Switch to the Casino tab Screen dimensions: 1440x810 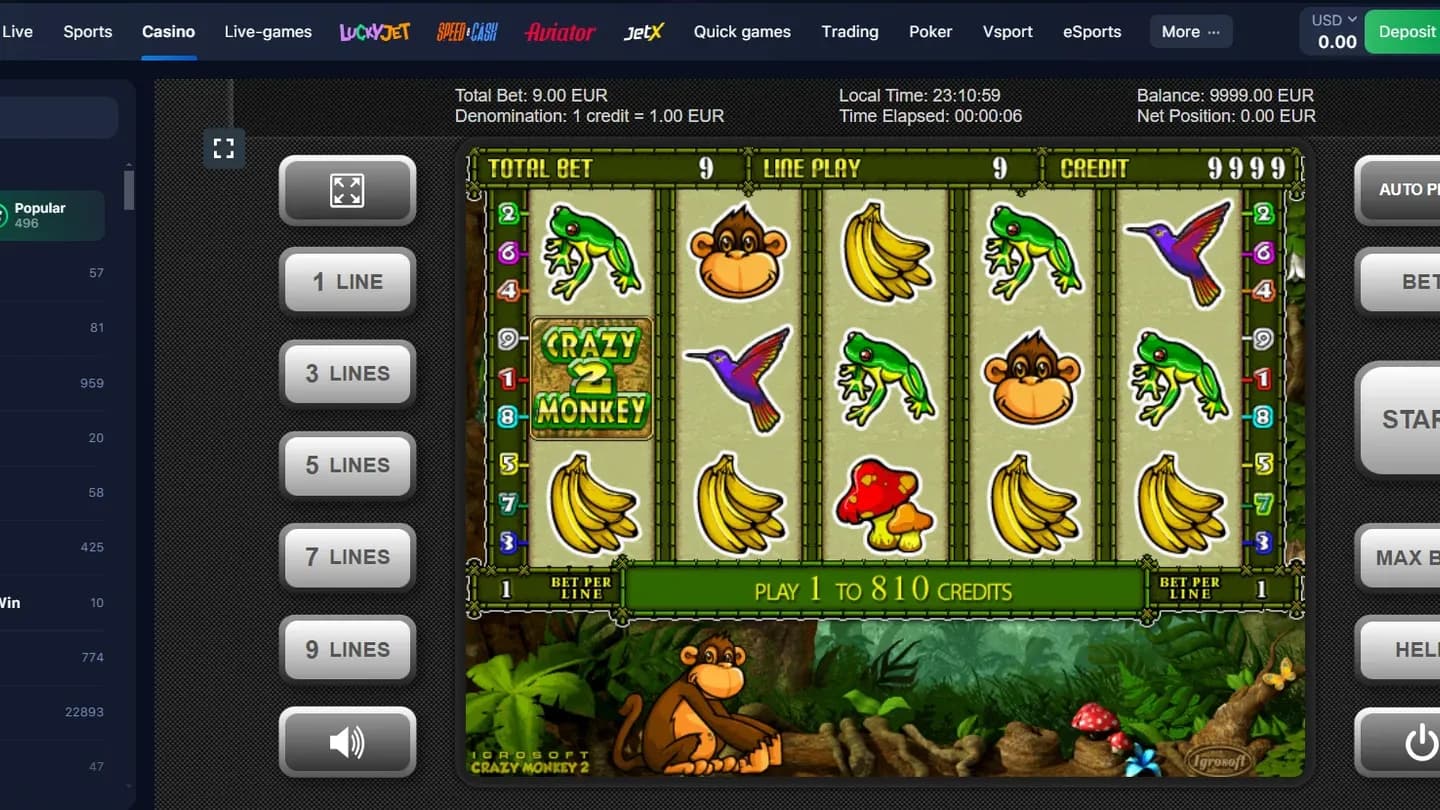(x=168, y=31)
